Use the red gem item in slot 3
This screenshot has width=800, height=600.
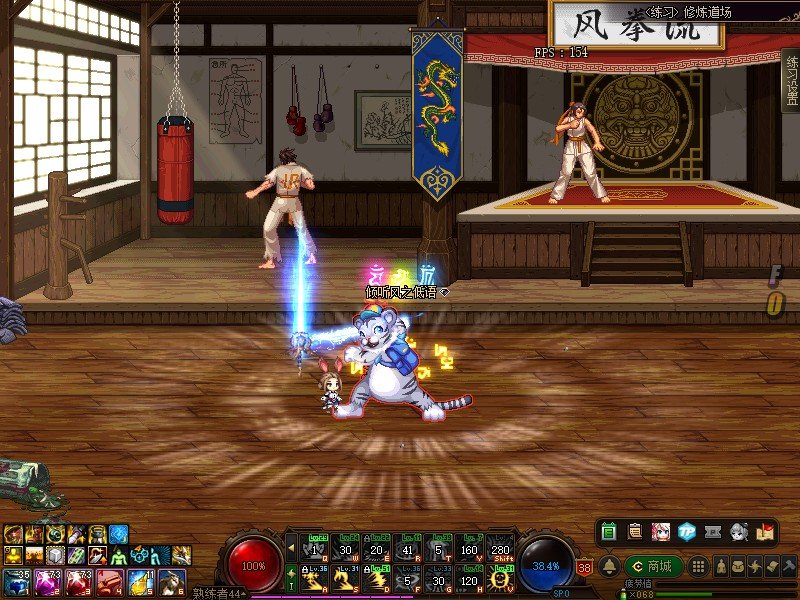(x=76, y=580)
